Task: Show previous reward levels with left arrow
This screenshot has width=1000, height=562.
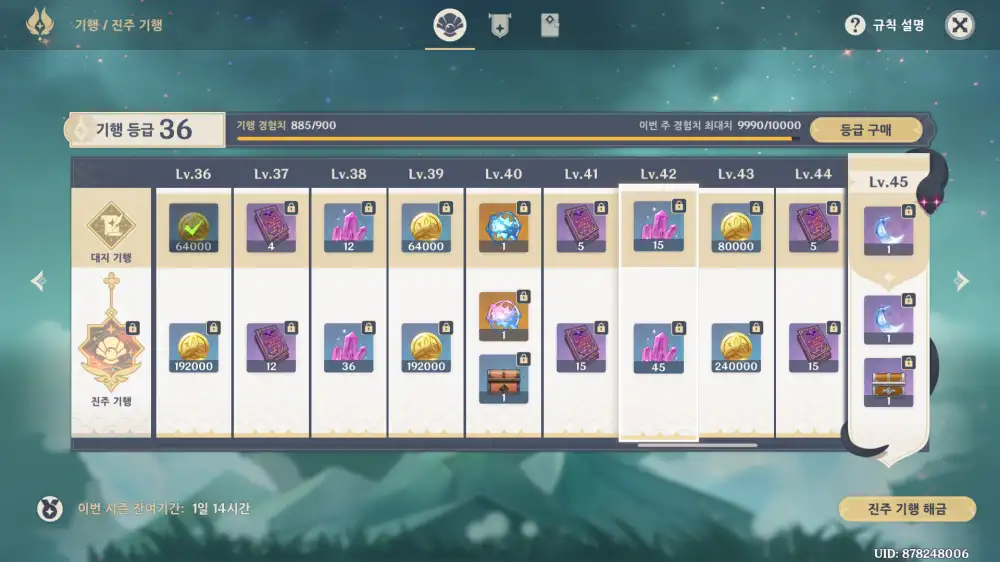Action: [39, 281]
